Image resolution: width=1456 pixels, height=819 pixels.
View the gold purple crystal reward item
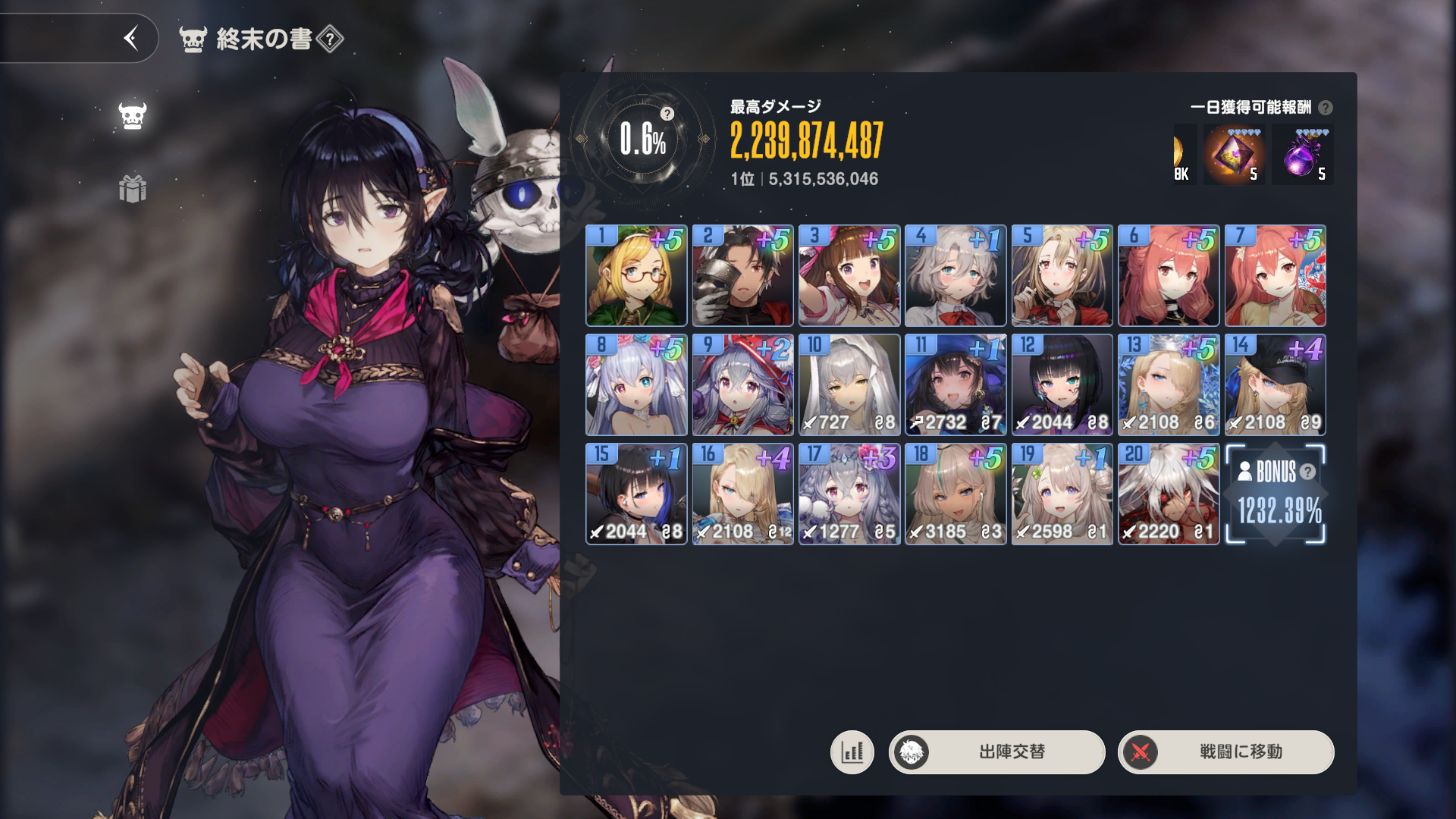click(x=1234, y=155)
